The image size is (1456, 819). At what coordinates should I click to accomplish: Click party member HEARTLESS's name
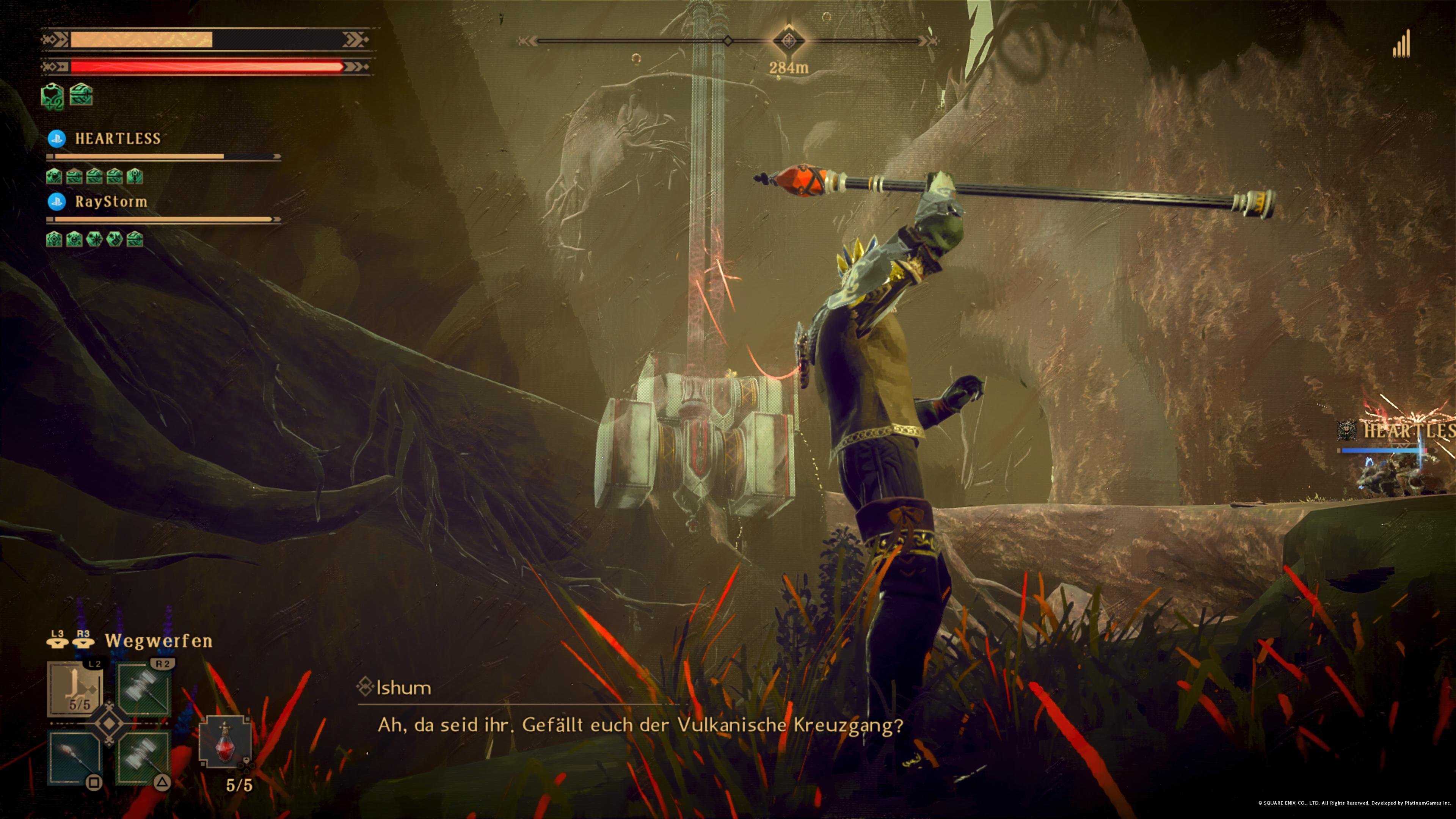(118, 138)
